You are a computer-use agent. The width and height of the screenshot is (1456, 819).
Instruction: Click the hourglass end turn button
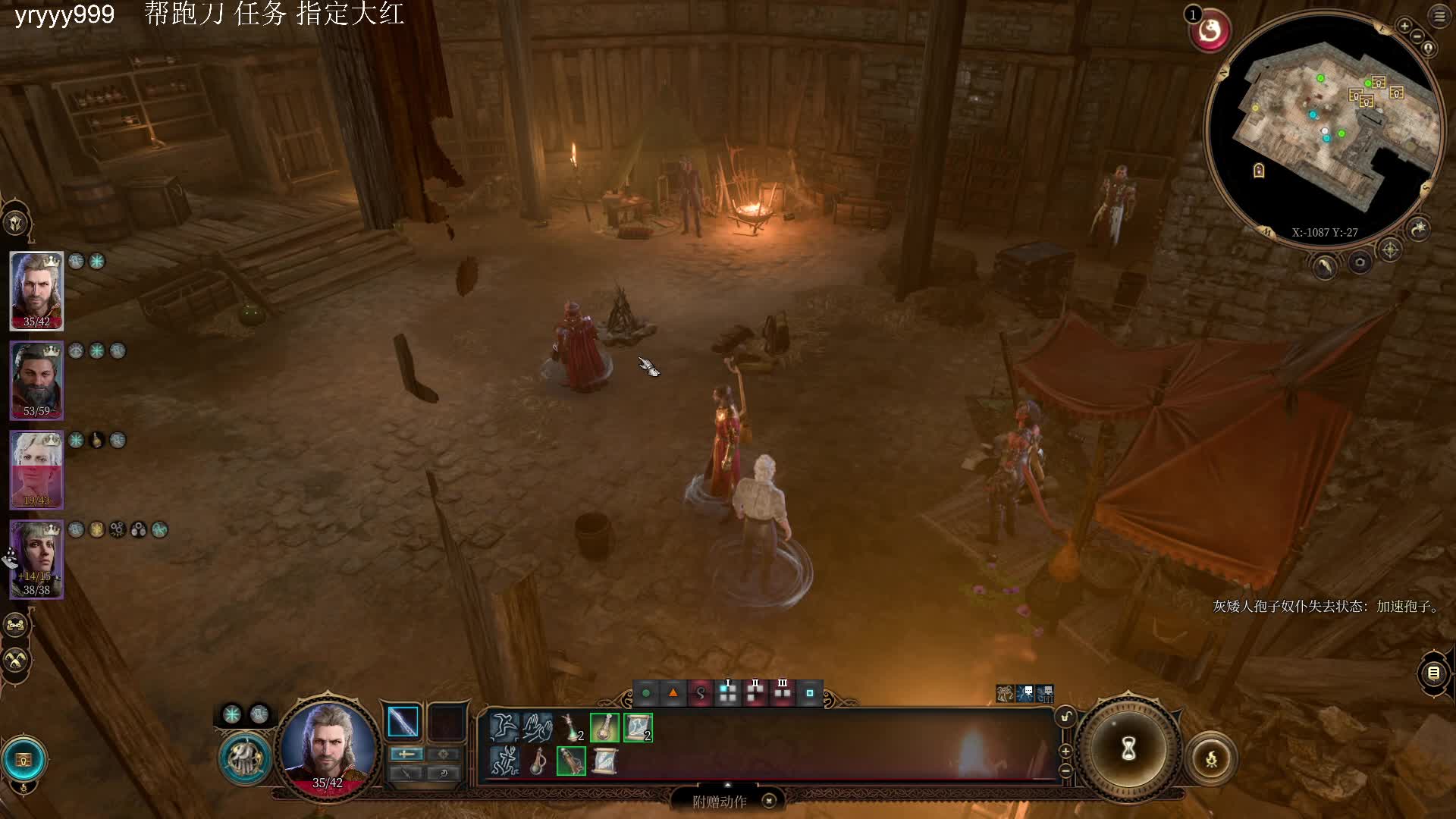[1128, 749]
